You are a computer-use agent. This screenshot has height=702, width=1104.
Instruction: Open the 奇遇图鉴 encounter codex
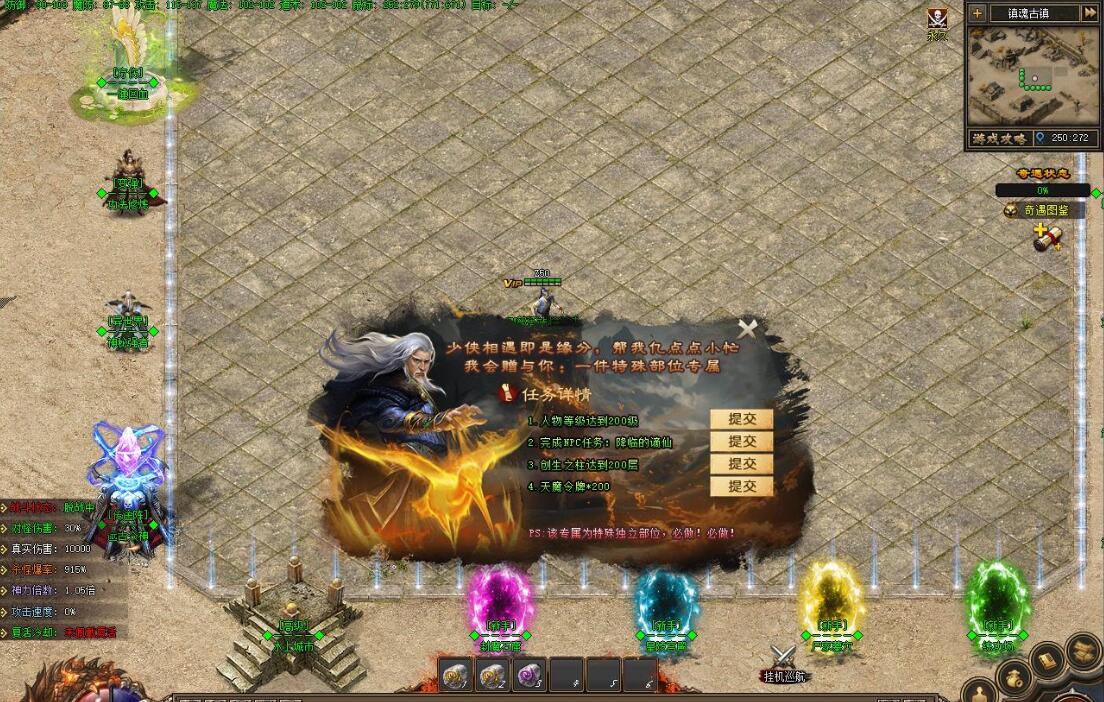coord(1045,210)
